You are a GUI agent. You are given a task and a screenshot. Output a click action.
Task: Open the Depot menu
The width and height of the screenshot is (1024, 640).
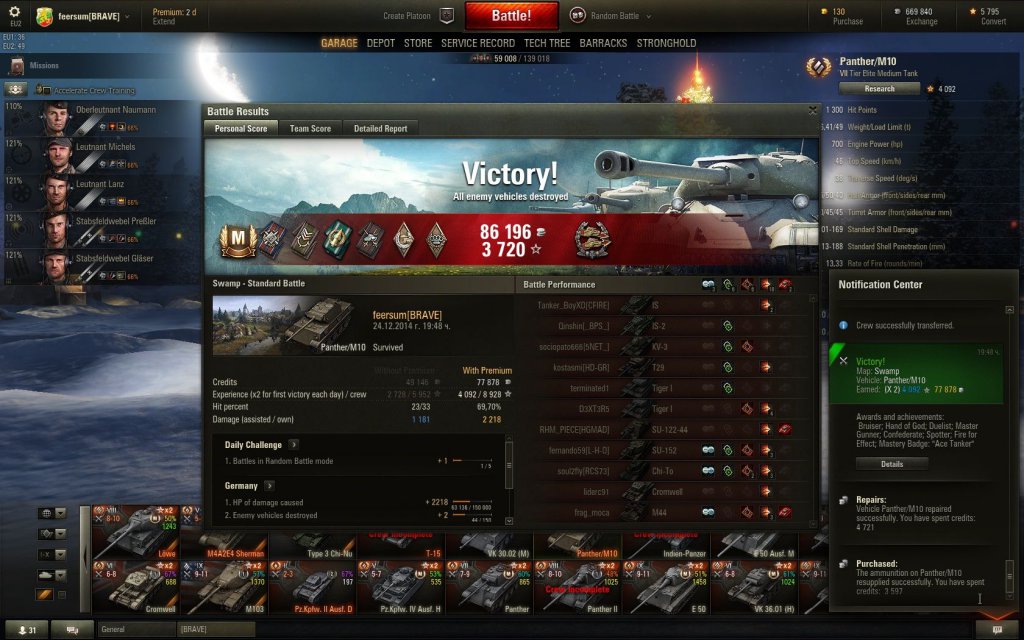pos(380,44)
